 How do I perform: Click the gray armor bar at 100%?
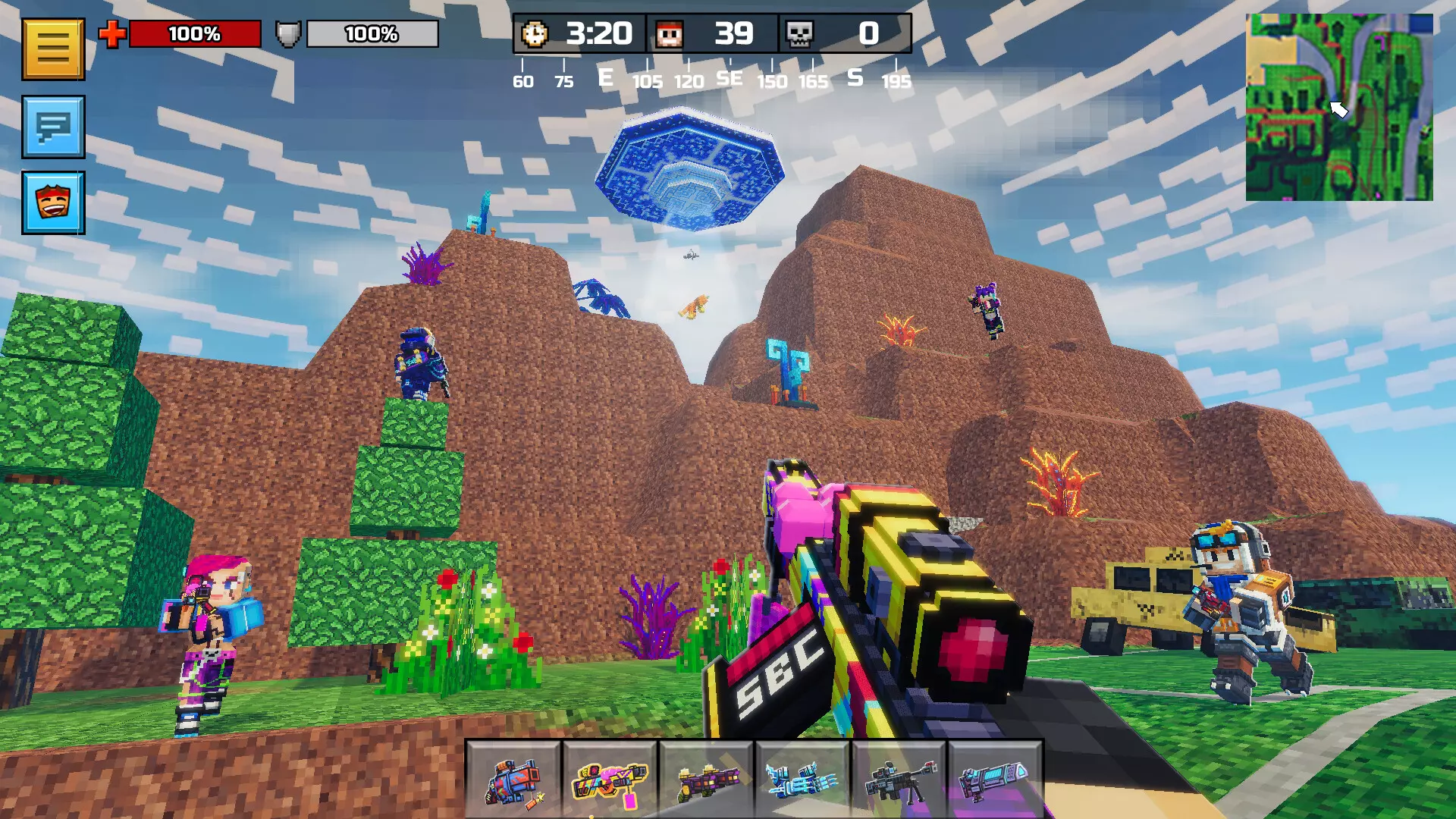coord(373,33)
